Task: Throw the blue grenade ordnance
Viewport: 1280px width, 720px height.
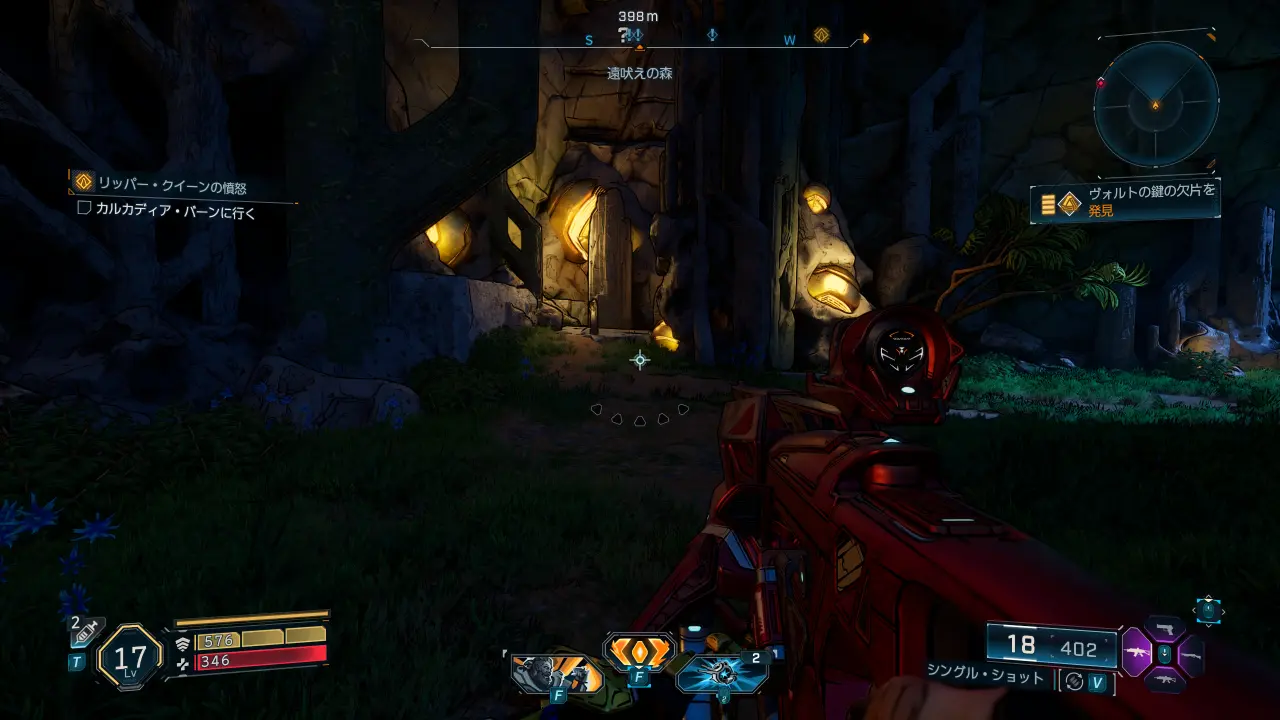Action: [x=722, y=673]
